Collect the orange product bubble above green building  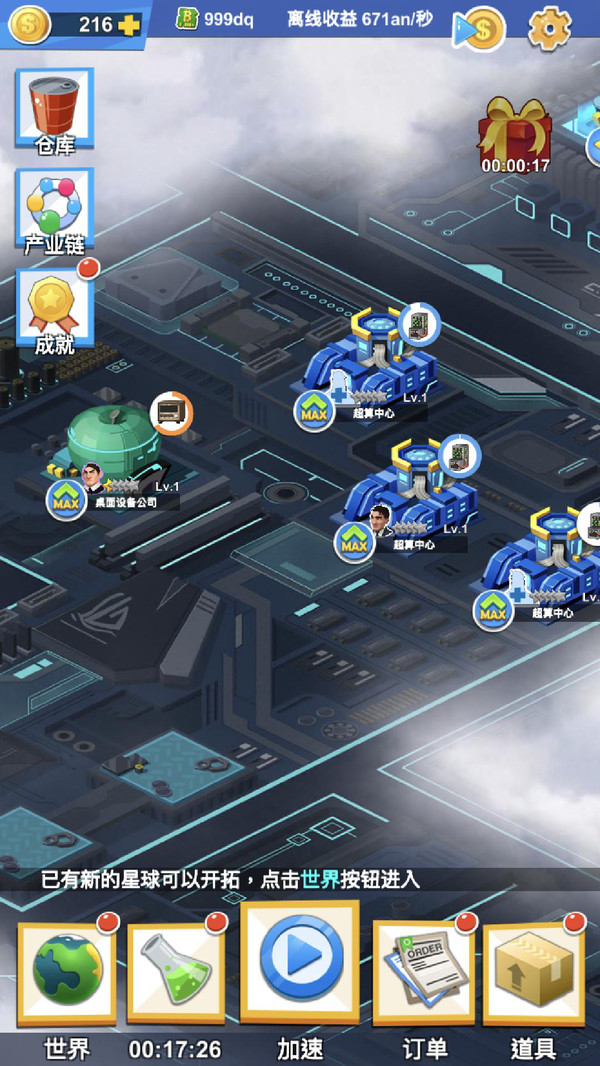pos(171,413)
